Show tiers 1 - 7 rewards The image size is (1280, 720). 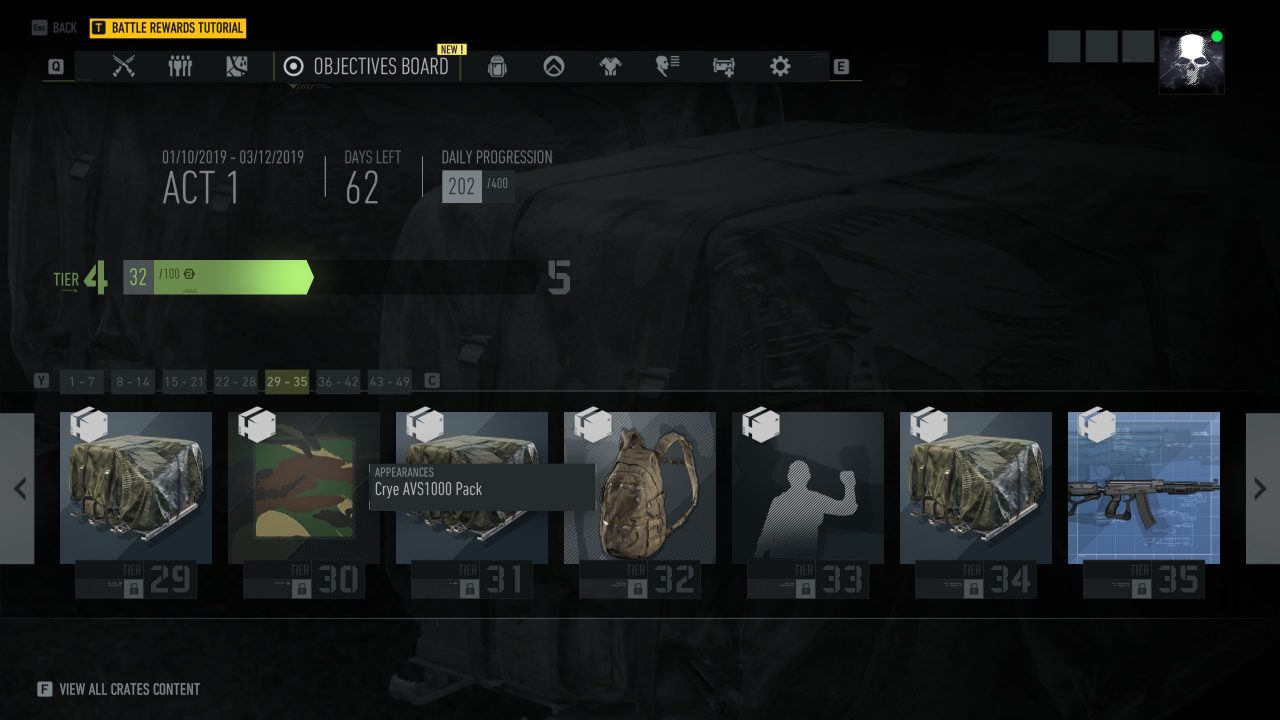pyautogui.click(x=82, y=381)
